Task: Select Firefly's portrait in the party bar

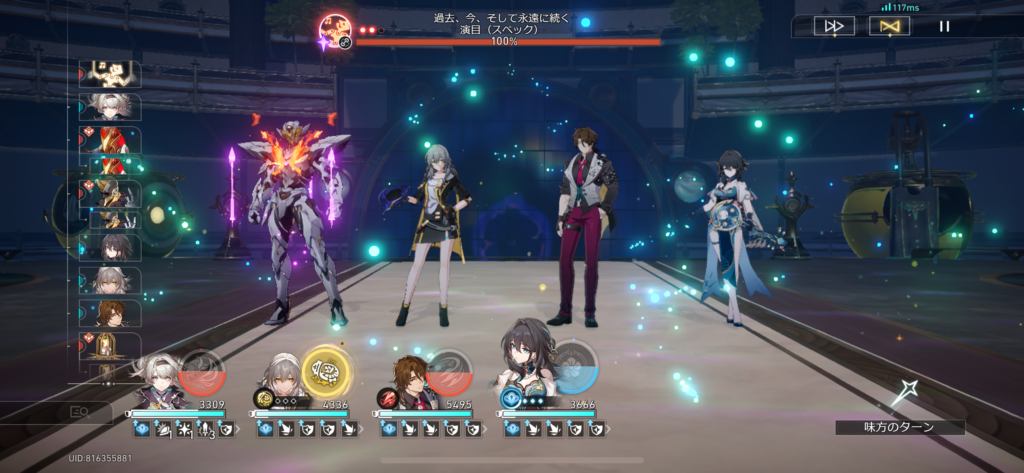Action: click(155, 381)
